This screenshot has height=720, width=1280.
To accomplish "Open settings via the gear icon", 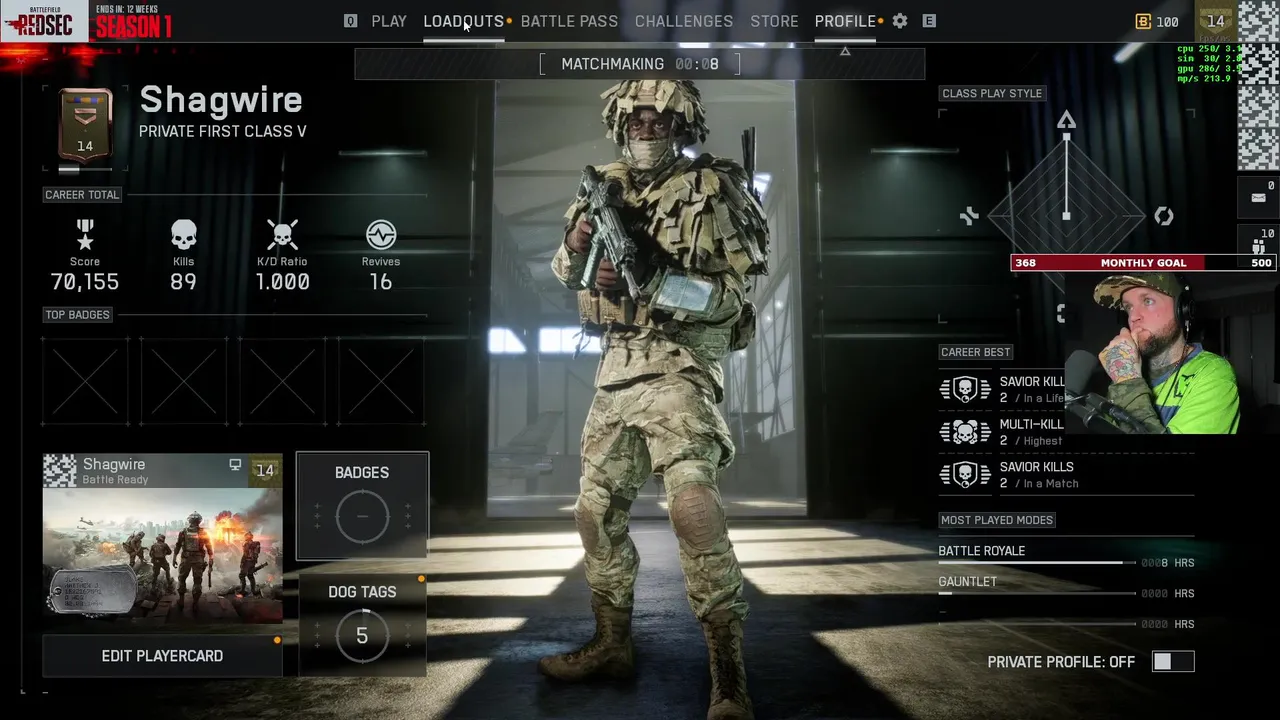I will 900,21.
